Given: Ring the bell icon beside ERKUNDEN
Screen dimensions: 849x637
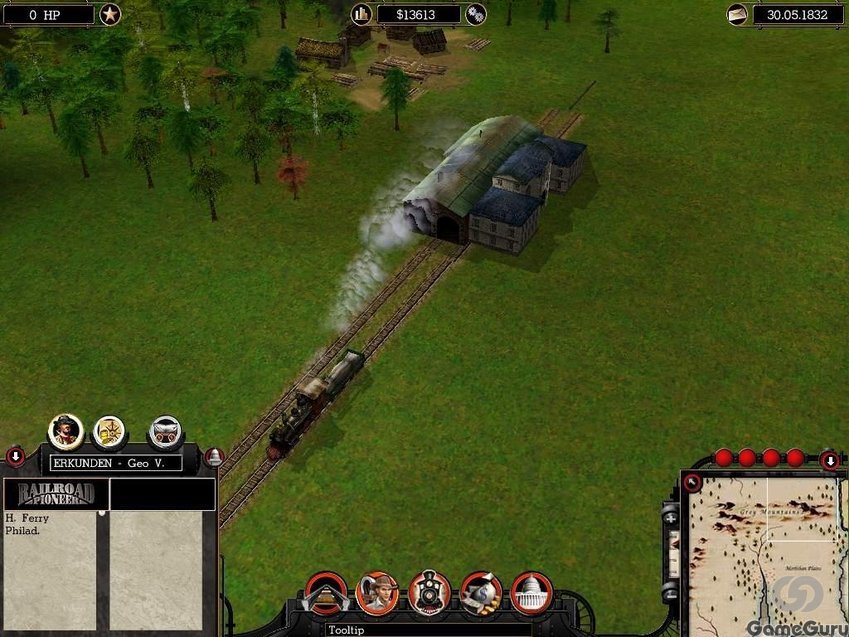Looking at the screenshot, I should [x=214, y=458].
